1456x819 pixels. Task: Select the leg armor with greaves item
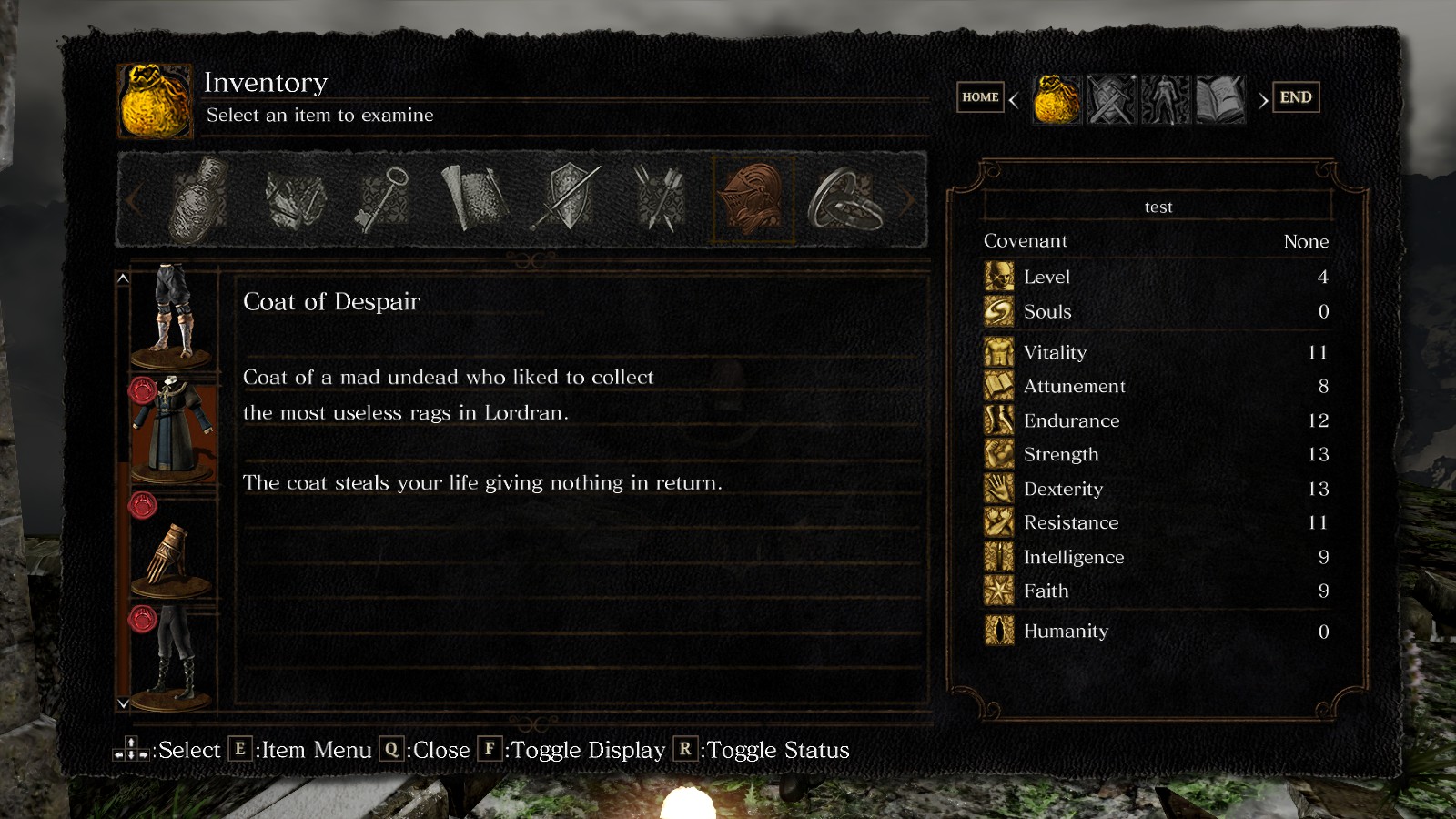coord(173,312)
